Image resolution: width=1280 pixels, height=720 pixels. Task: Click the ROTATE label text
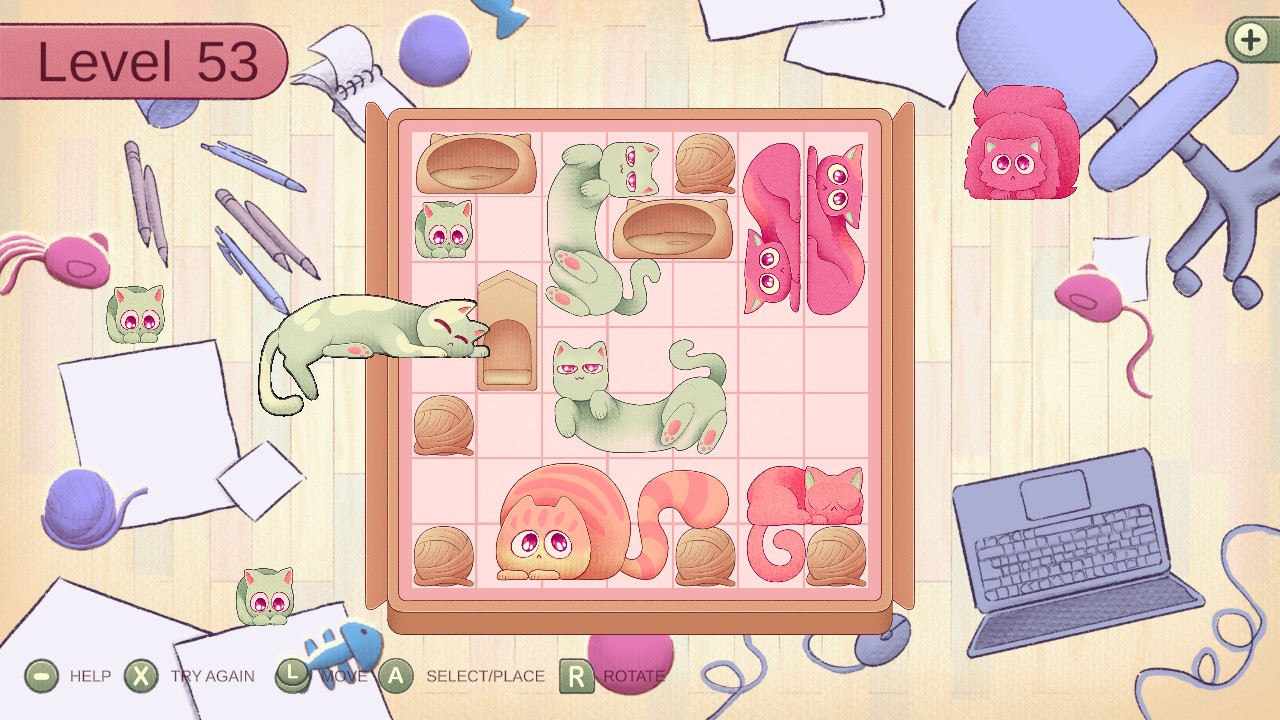[x=632, y=676]
